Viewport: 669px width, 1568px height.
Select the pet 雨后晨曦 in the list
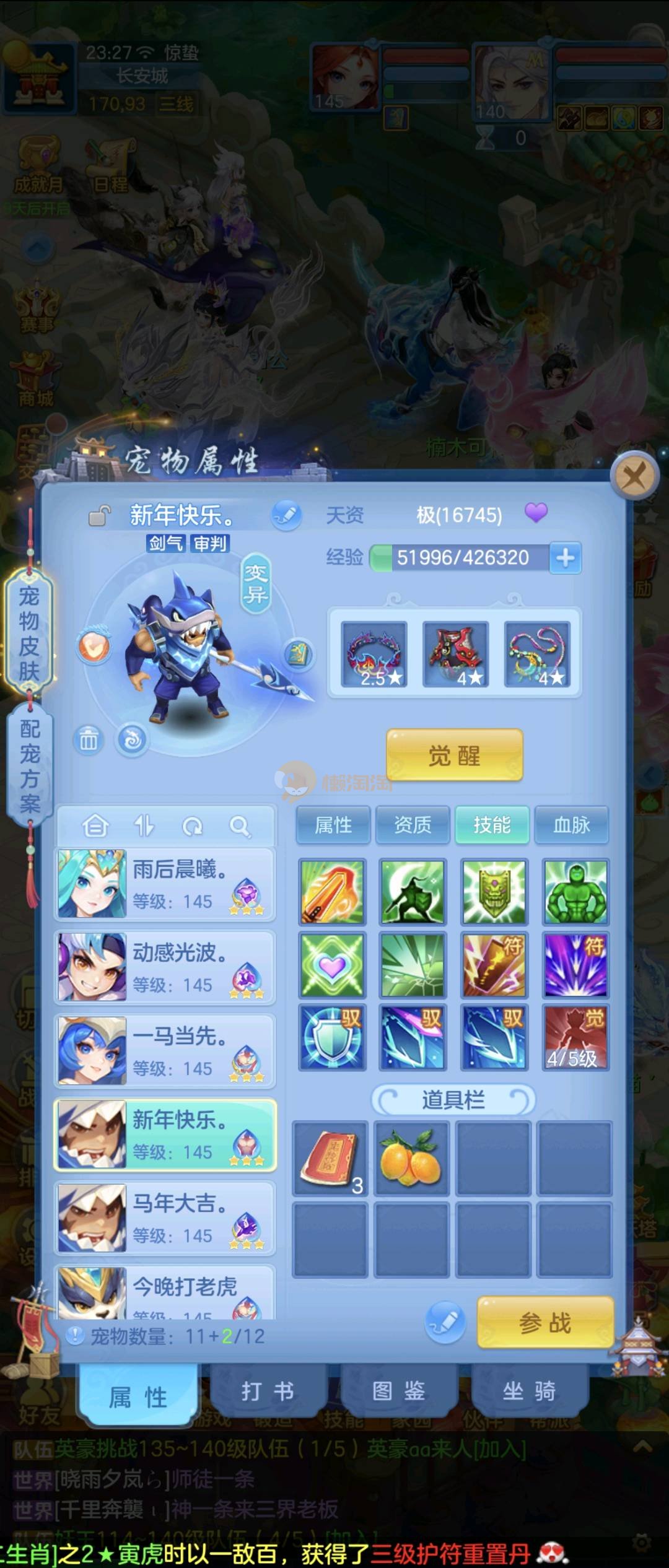point(165,884)
